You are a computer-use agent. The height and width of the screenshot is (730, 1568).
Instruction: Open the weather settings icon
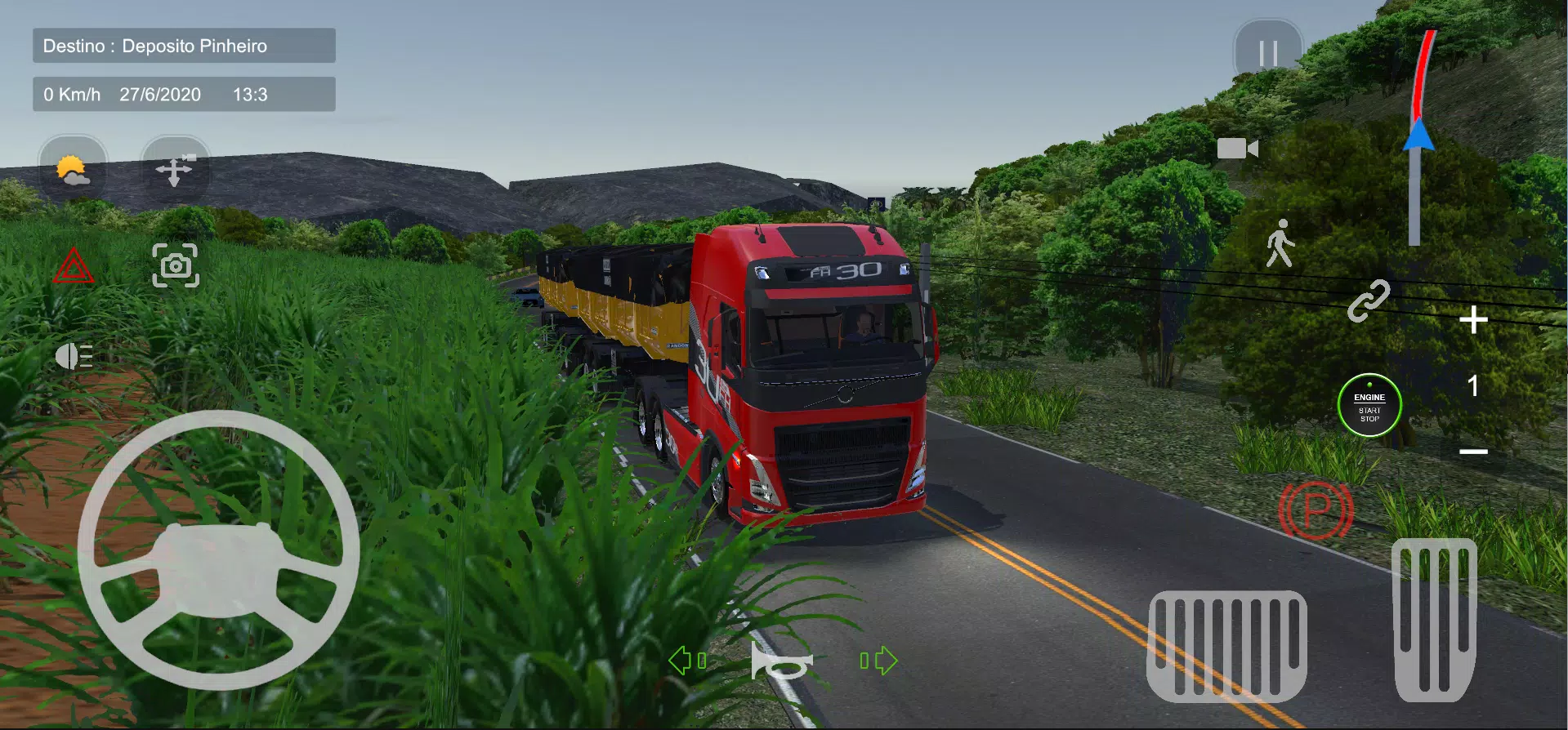[x=72, y=169]
